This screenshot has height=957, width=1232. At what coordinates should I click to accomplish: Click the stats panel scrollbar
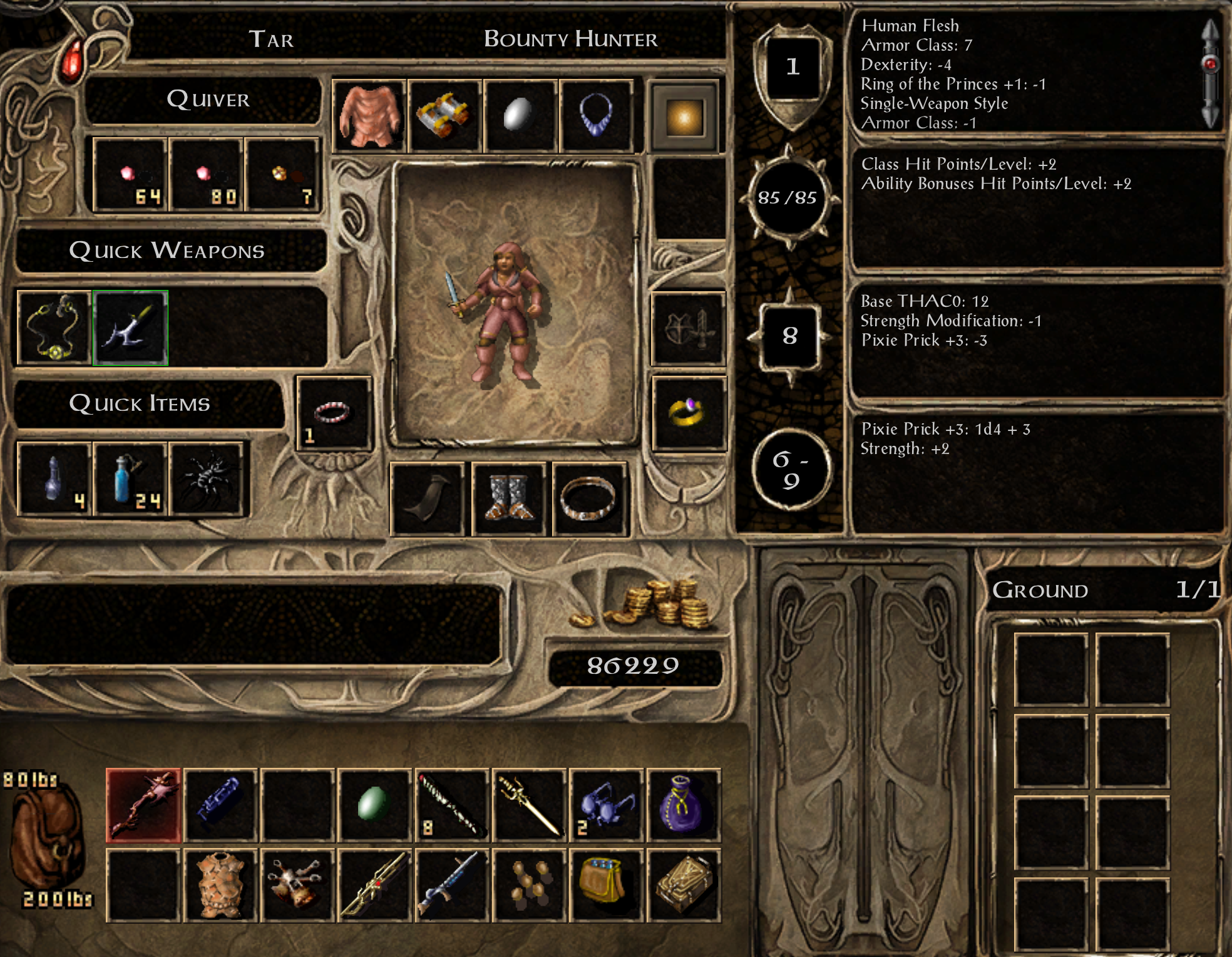tap(1210, 72)
